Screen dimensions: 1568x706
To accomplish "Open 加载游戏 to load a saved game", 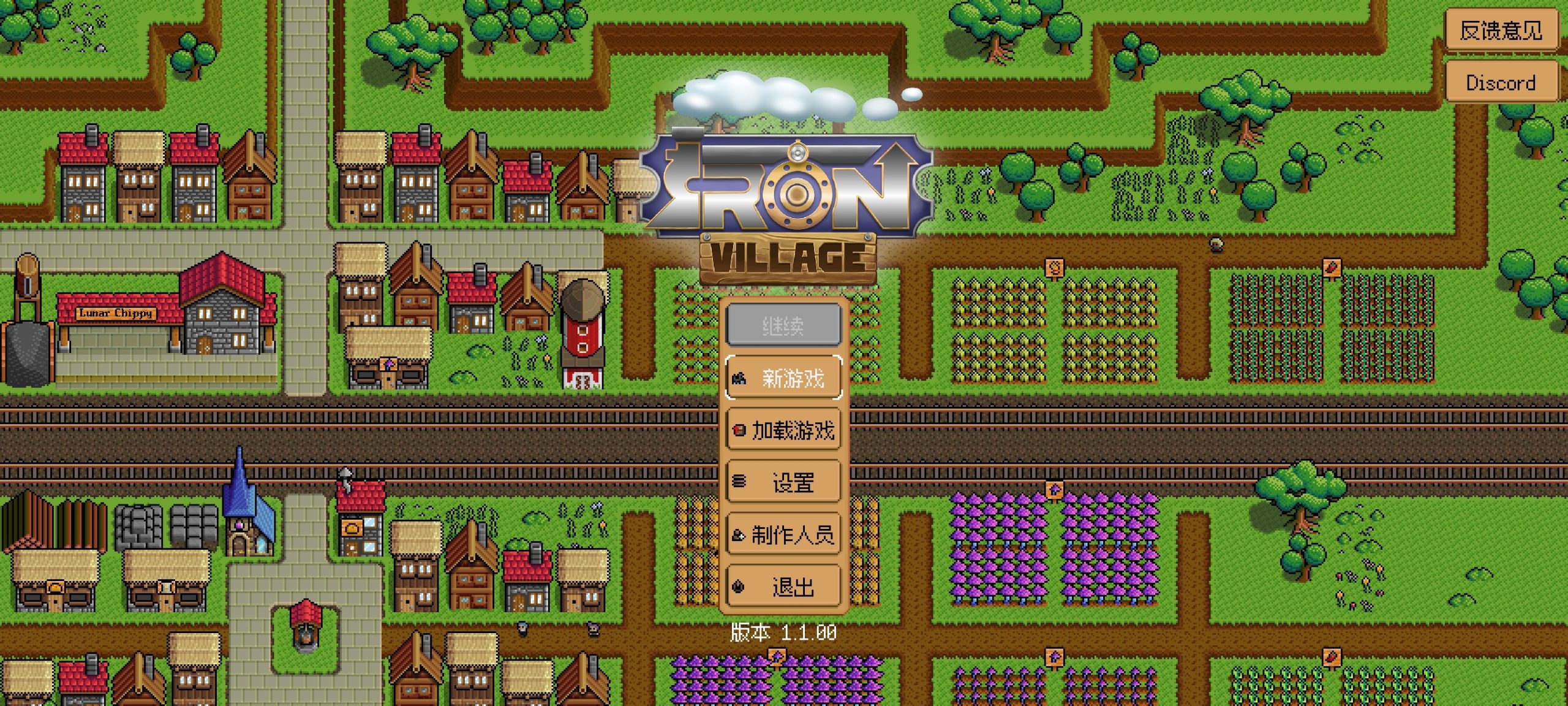I will (x=793, y=430).
